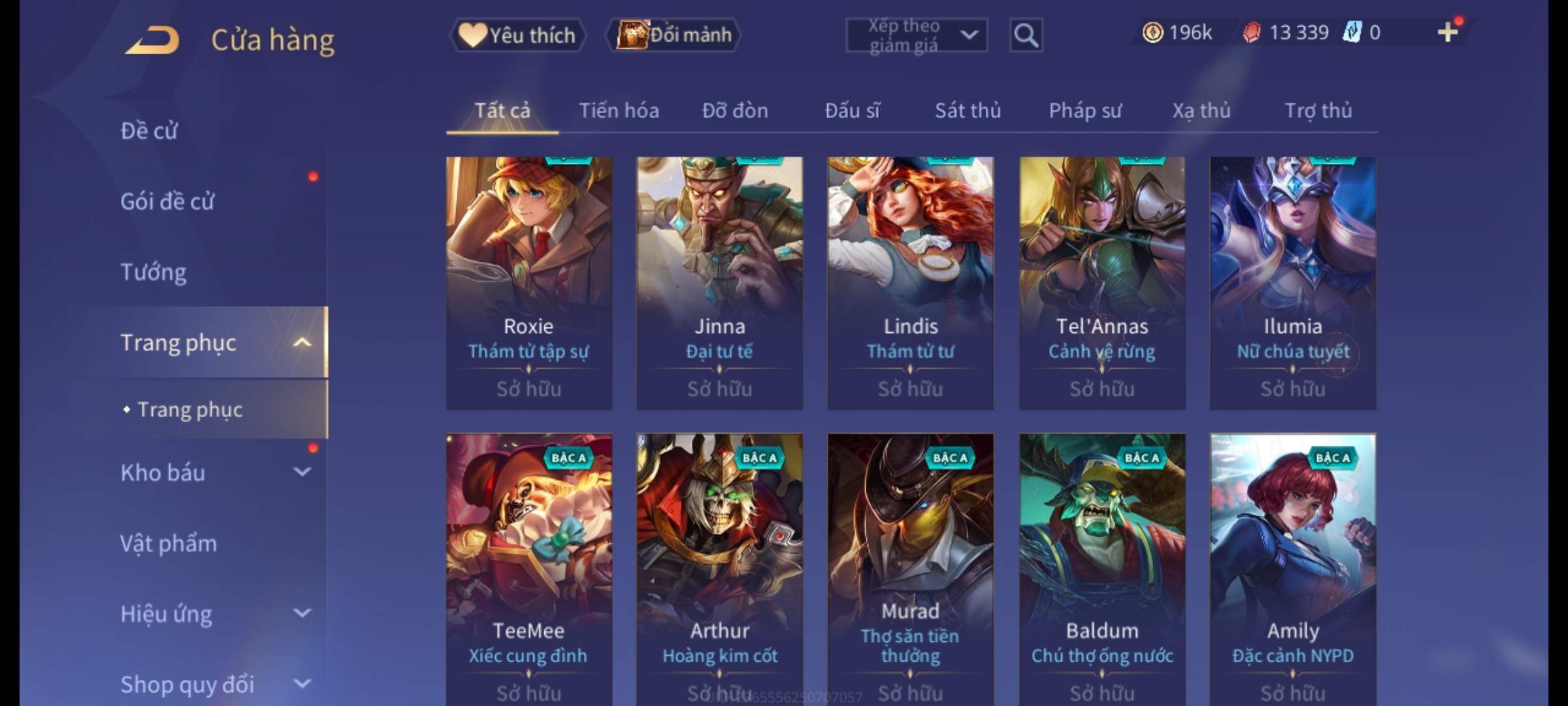View the Ilumia Nữ chúa tuyết skin
1568x706 pixels.
point(1292,282)
